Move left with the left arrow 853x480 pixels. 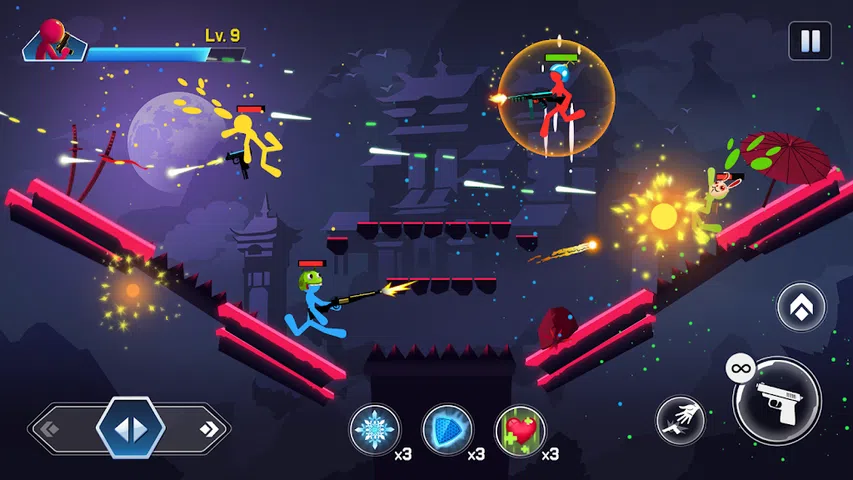point(48,429)
